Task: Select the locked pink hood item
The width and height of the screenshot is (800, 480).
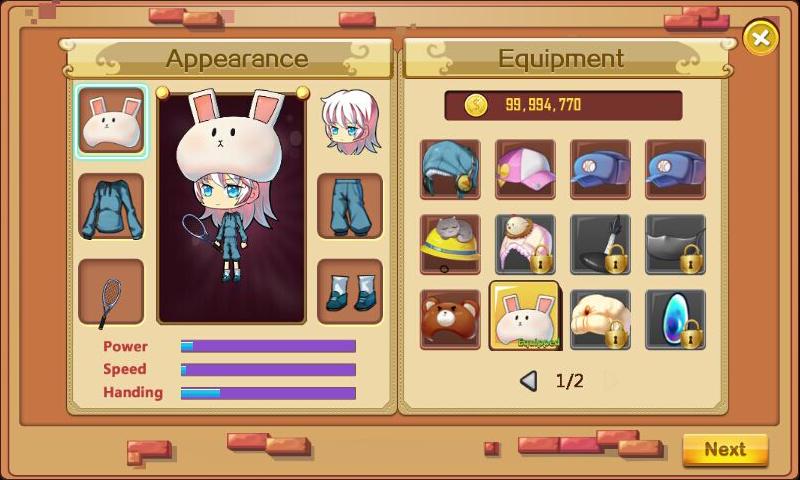Action: [x=526, y=244]
